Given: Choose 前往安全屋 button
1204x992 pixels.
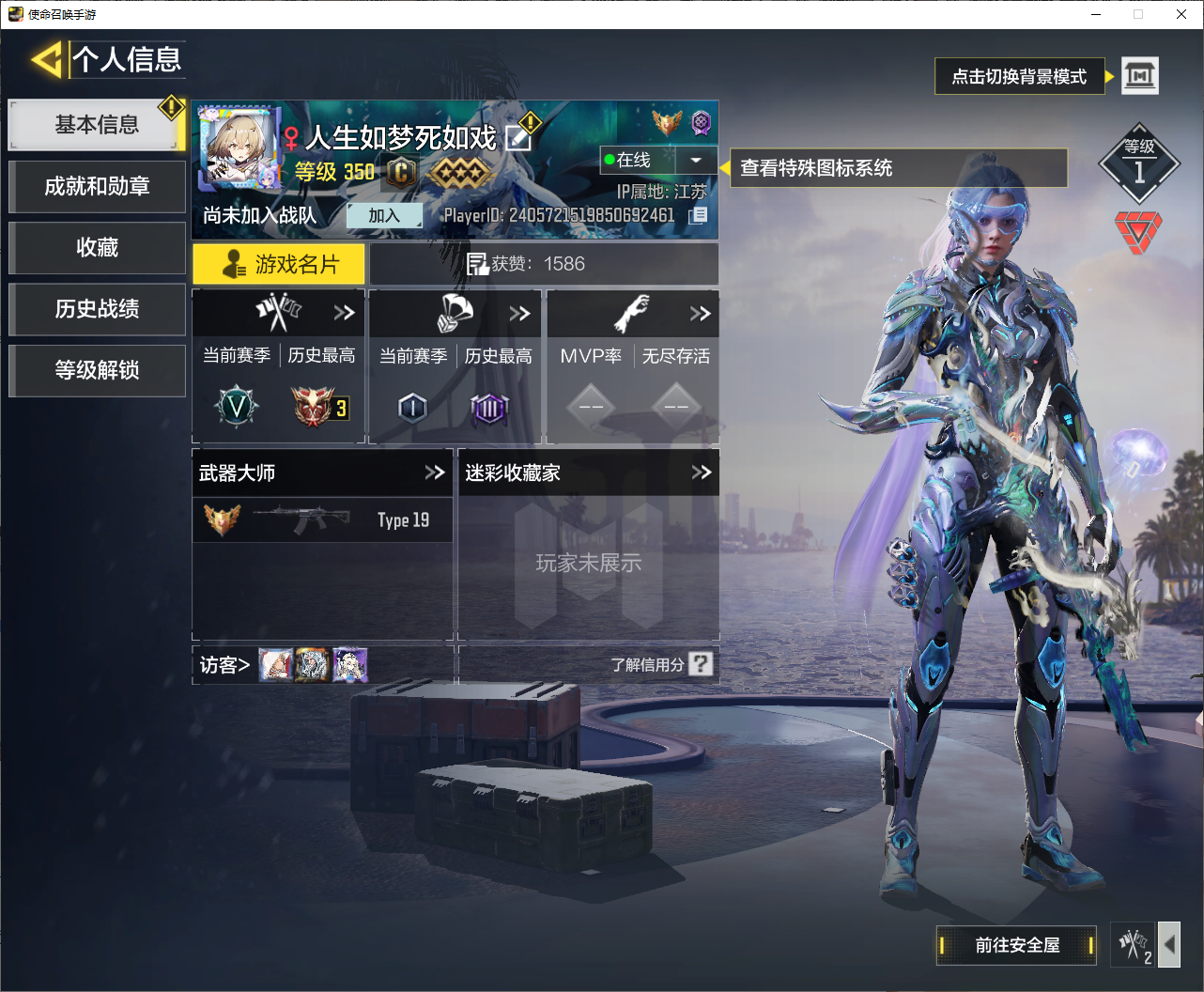Looking at the screenshot, I should (1016, 945).
